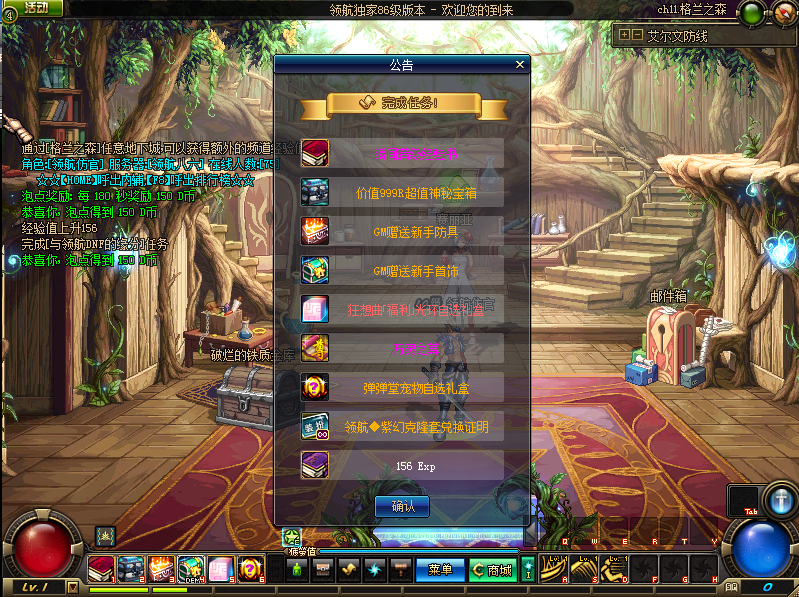Use the pink item in hotbar slot 5
Image resolution: width=799 pixels, height=597 pixels.
click(x=221, y=570)
